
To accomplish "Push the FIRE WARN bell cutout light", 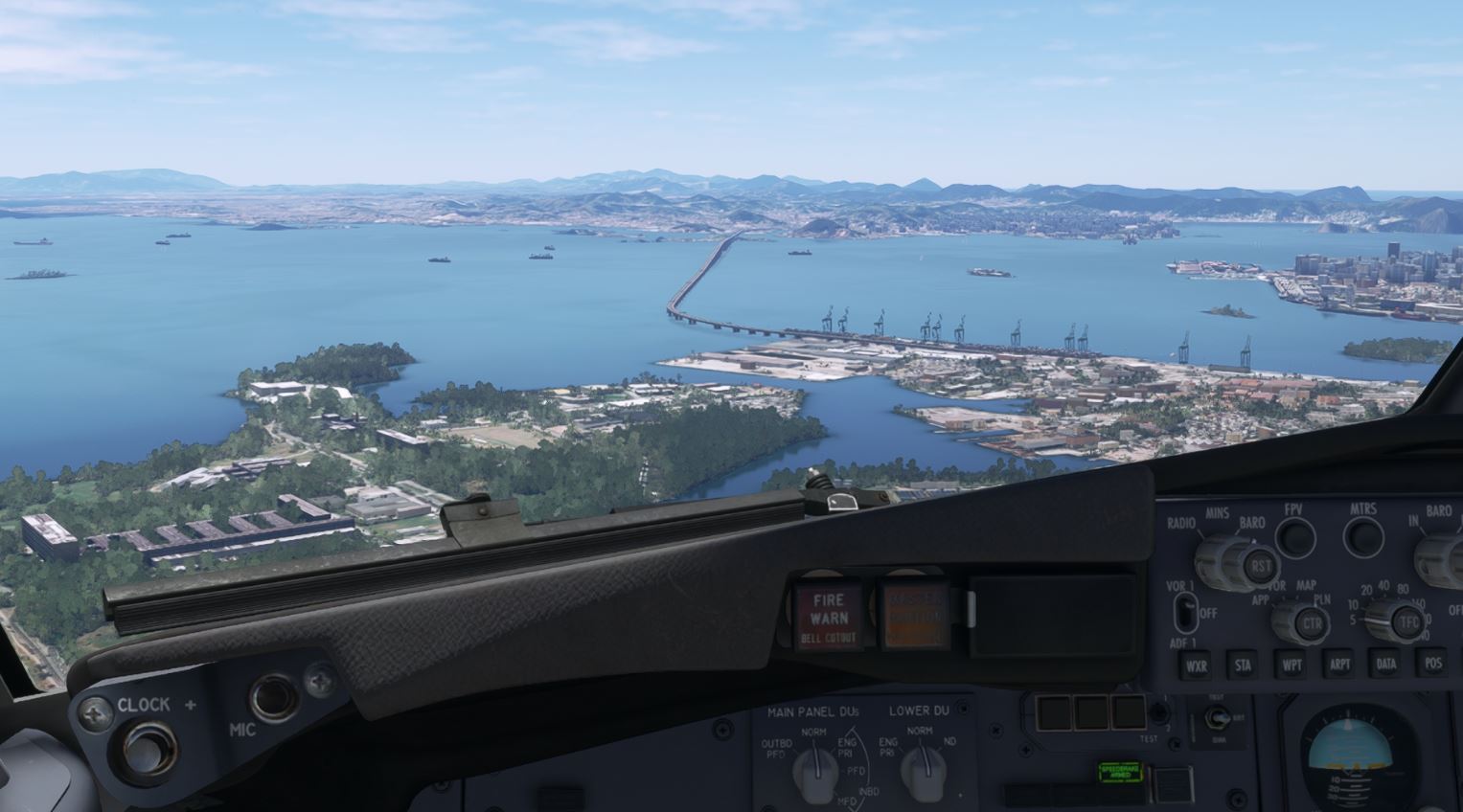I will 829,616.
